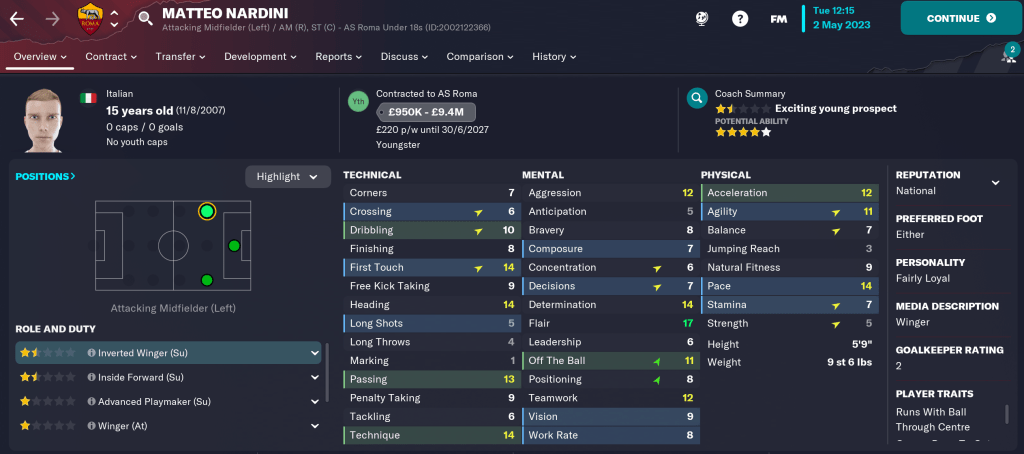The height and width of the screenshot is (454, 1024).
Task: Open the Reports menu
Action: (338, 57)
